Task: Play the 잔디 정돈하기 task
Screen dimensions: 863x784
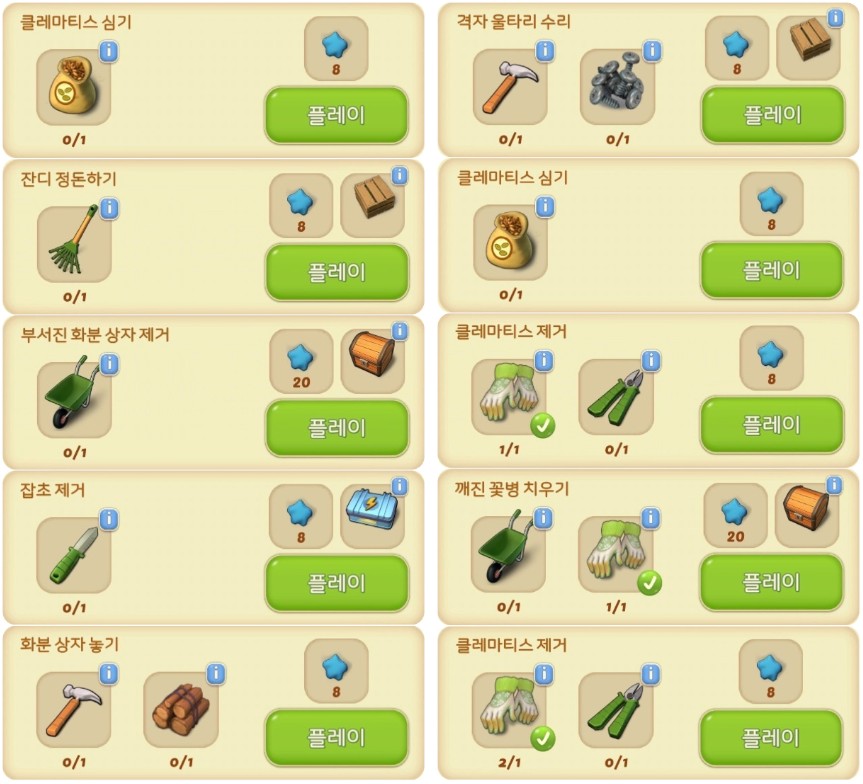Action: point(337,272)
